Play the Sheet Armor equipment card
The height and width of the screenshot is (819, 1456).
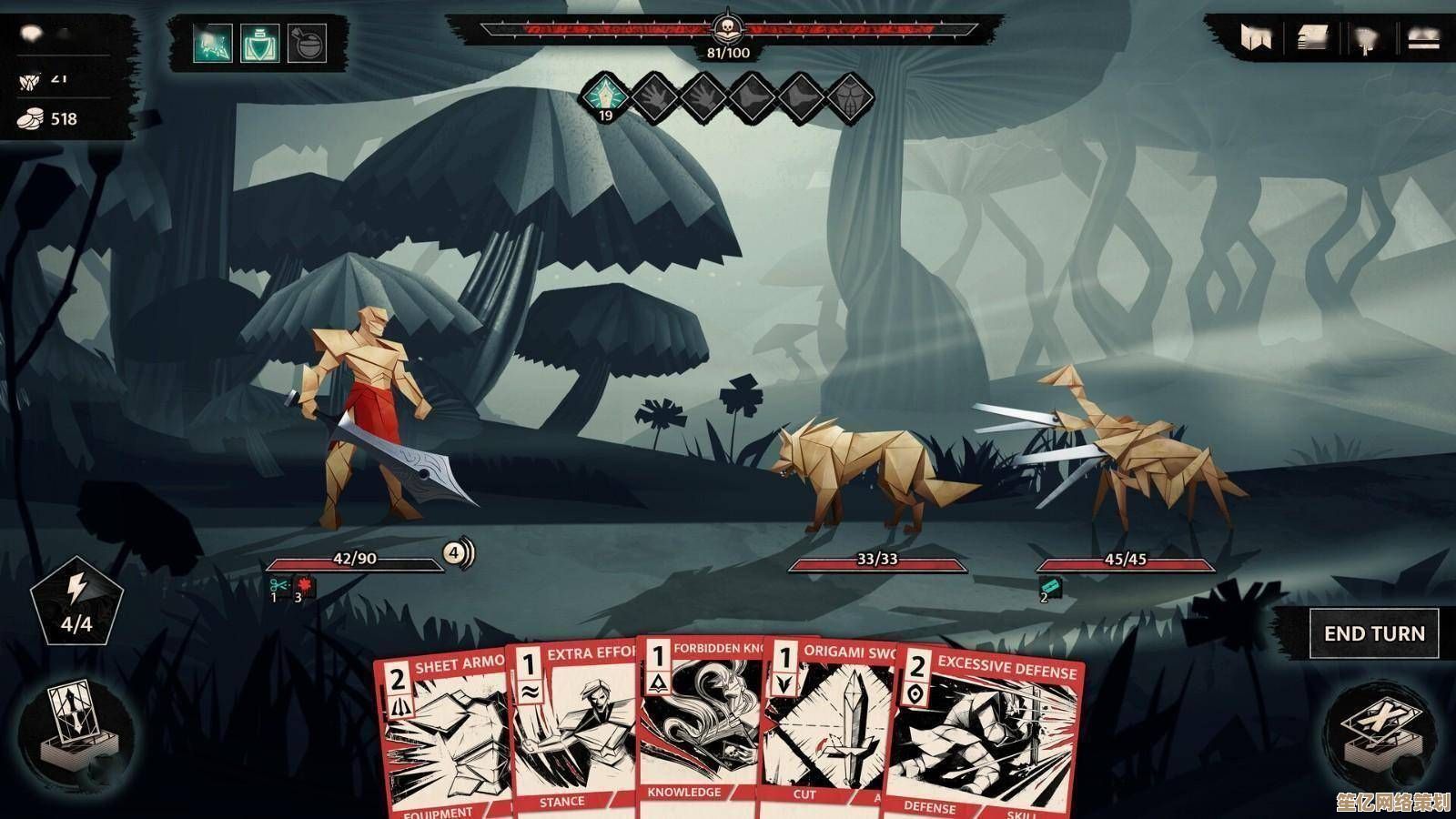pyautogui.click(x=443, y=737)
